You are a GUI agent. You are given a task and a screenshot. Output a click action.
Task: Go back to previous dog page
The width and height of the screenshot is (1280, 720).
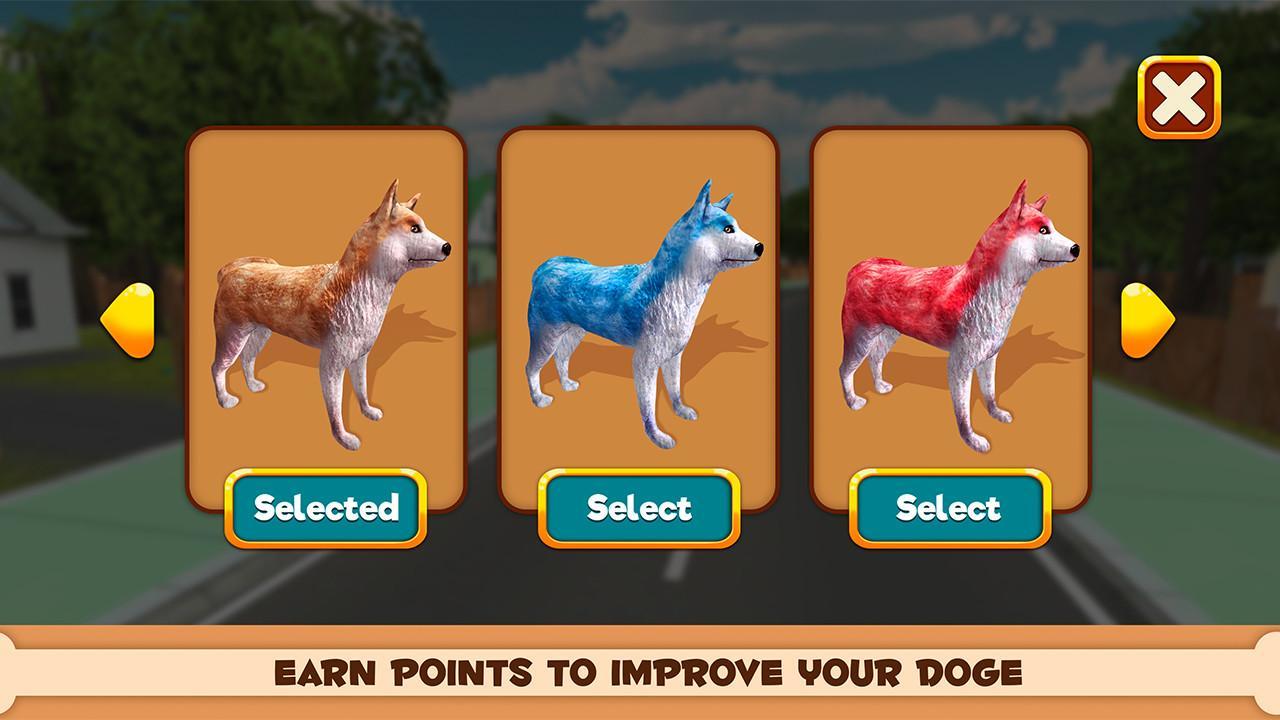tap(130, 320)
